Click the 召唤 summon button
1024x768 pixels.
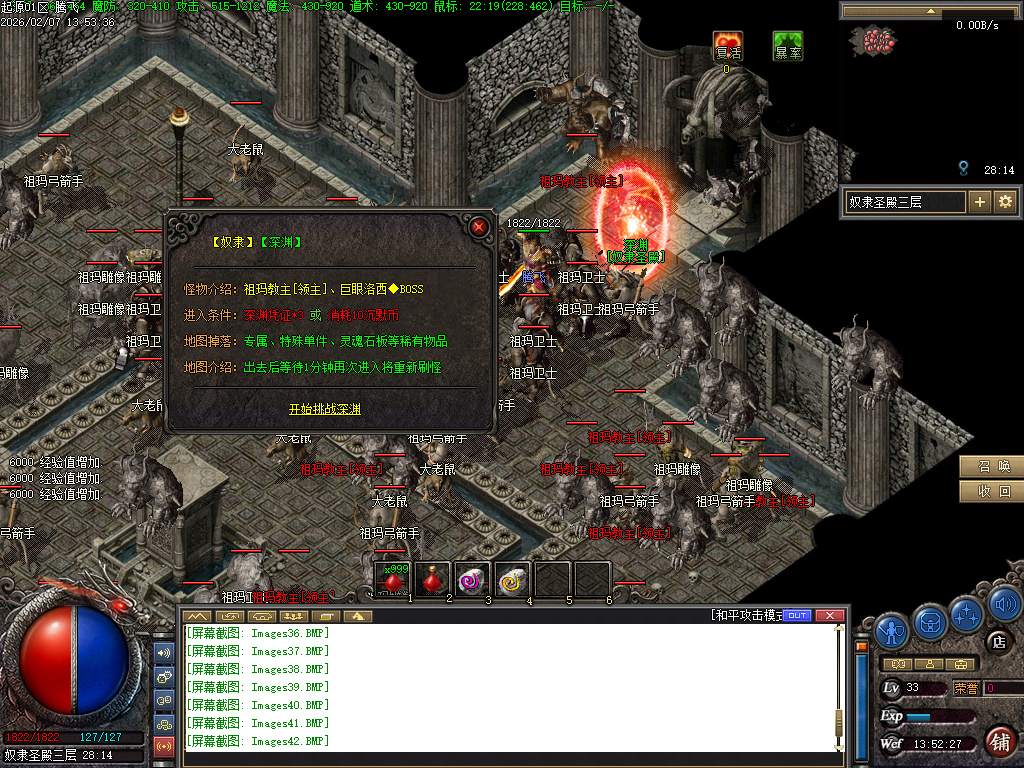(x=993, y=467)
